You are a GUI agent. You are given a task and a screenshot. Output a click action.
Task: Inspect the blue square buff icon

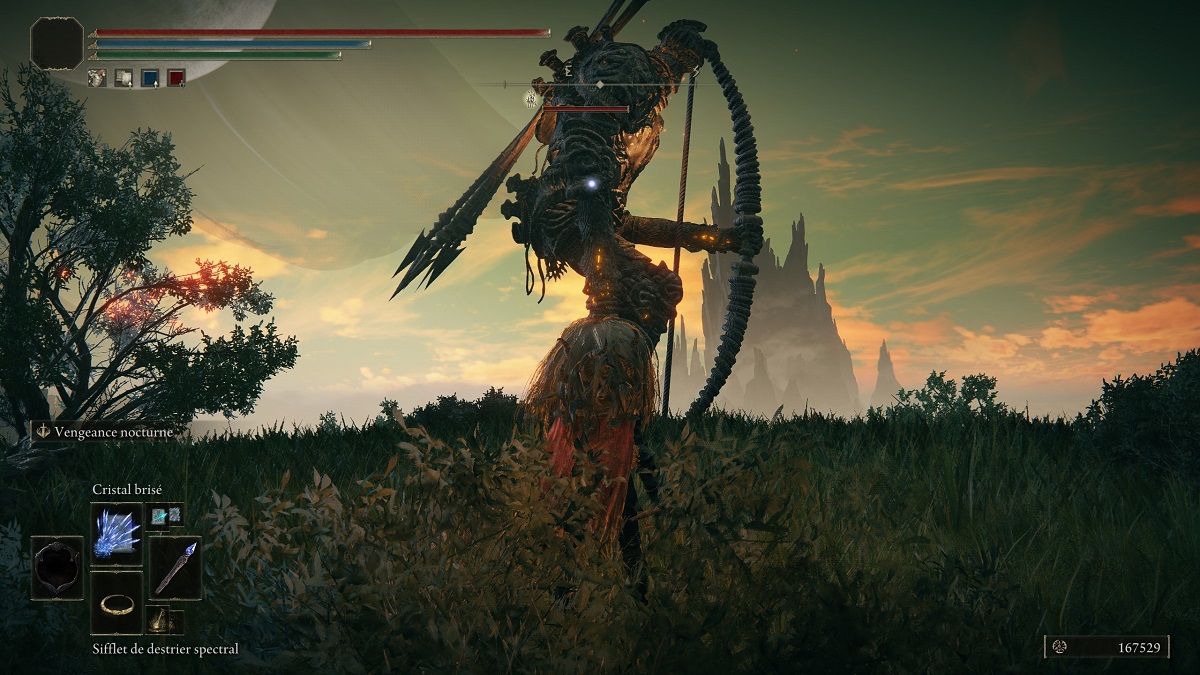(x=150, y=77)
